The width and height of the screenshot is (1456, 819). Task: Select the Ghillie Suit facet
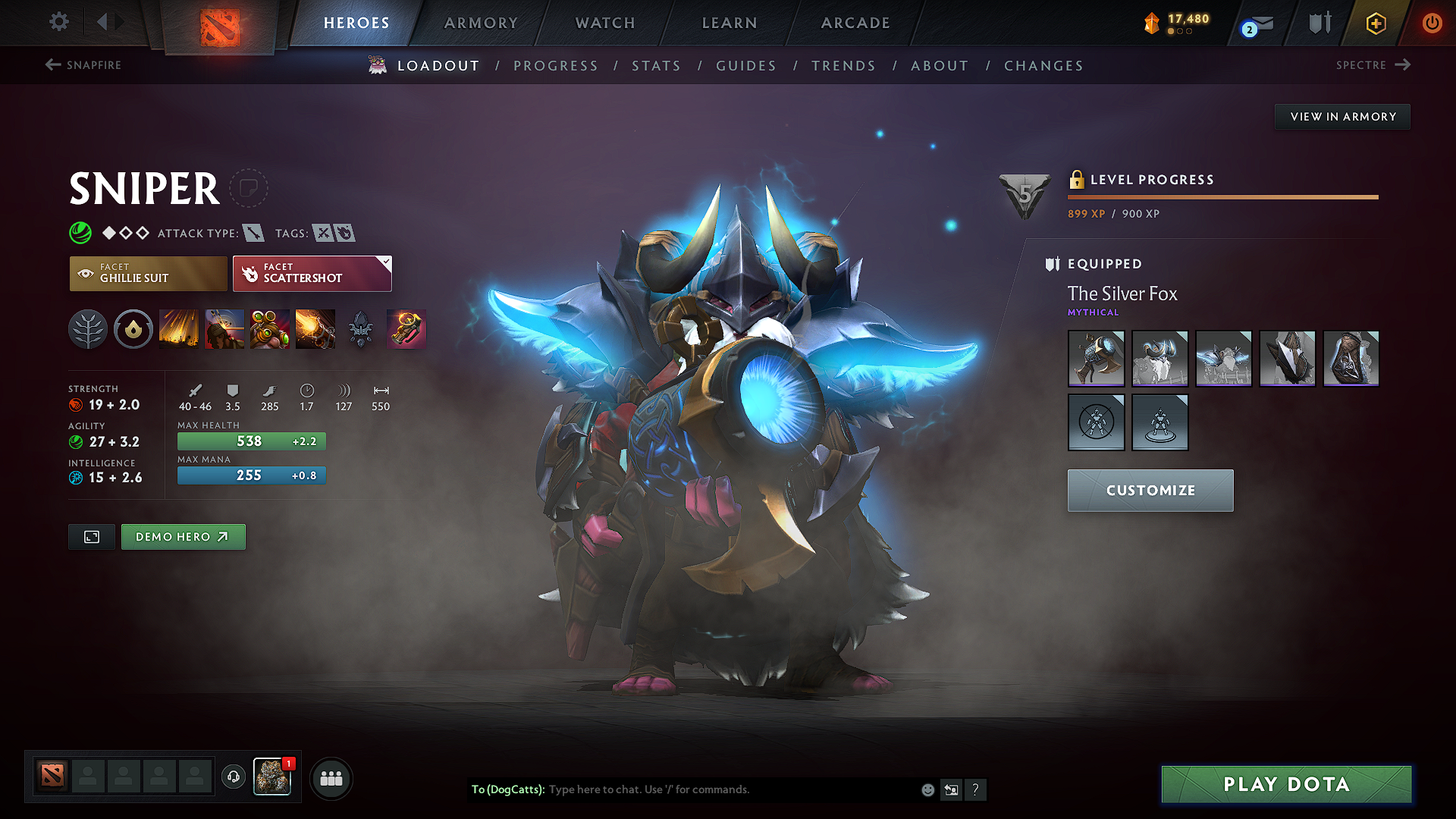[148, 273]
